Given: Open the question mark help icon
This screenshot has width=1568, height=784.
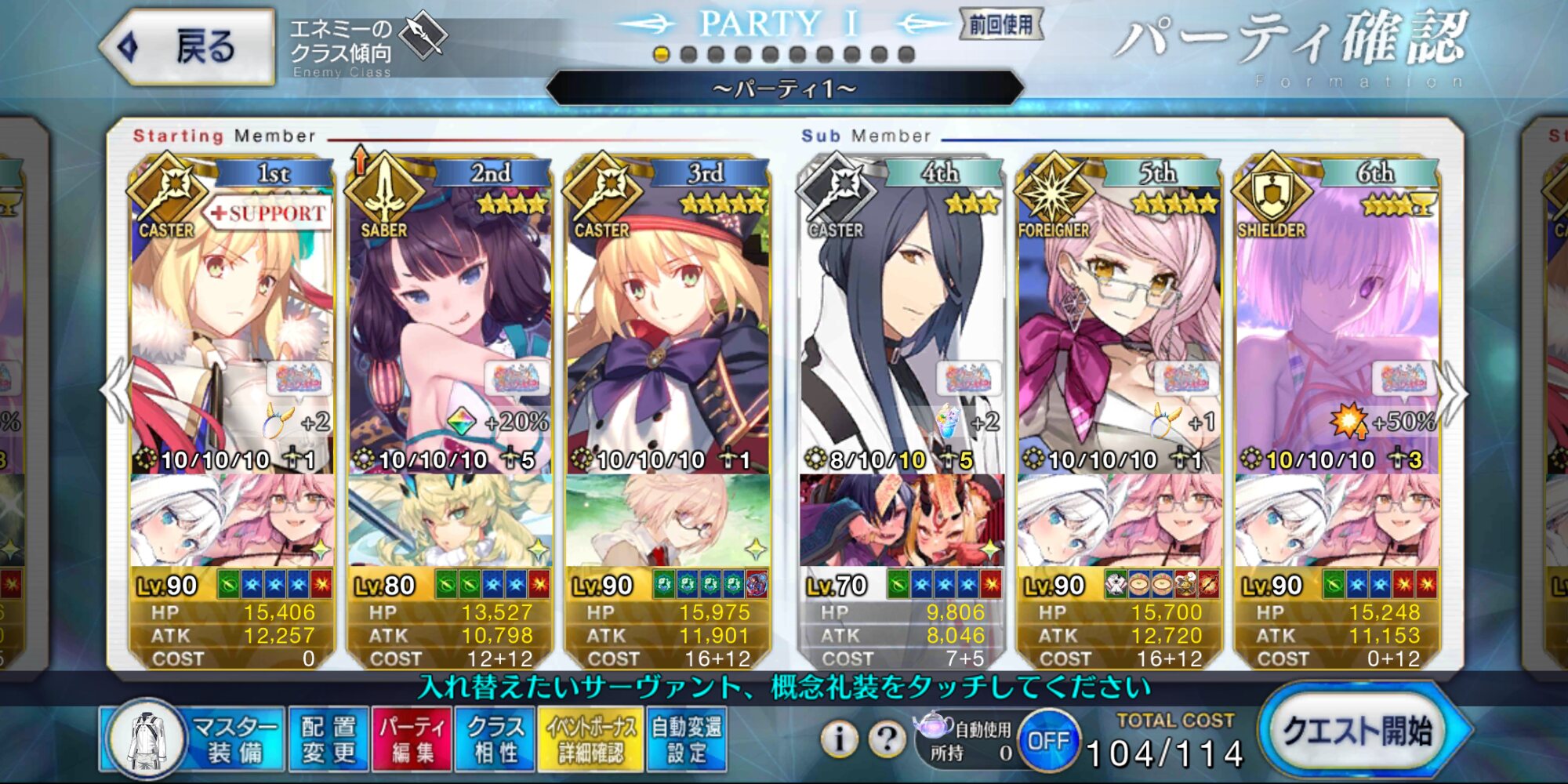Looking at the screenshot, I should click(887, 739).
